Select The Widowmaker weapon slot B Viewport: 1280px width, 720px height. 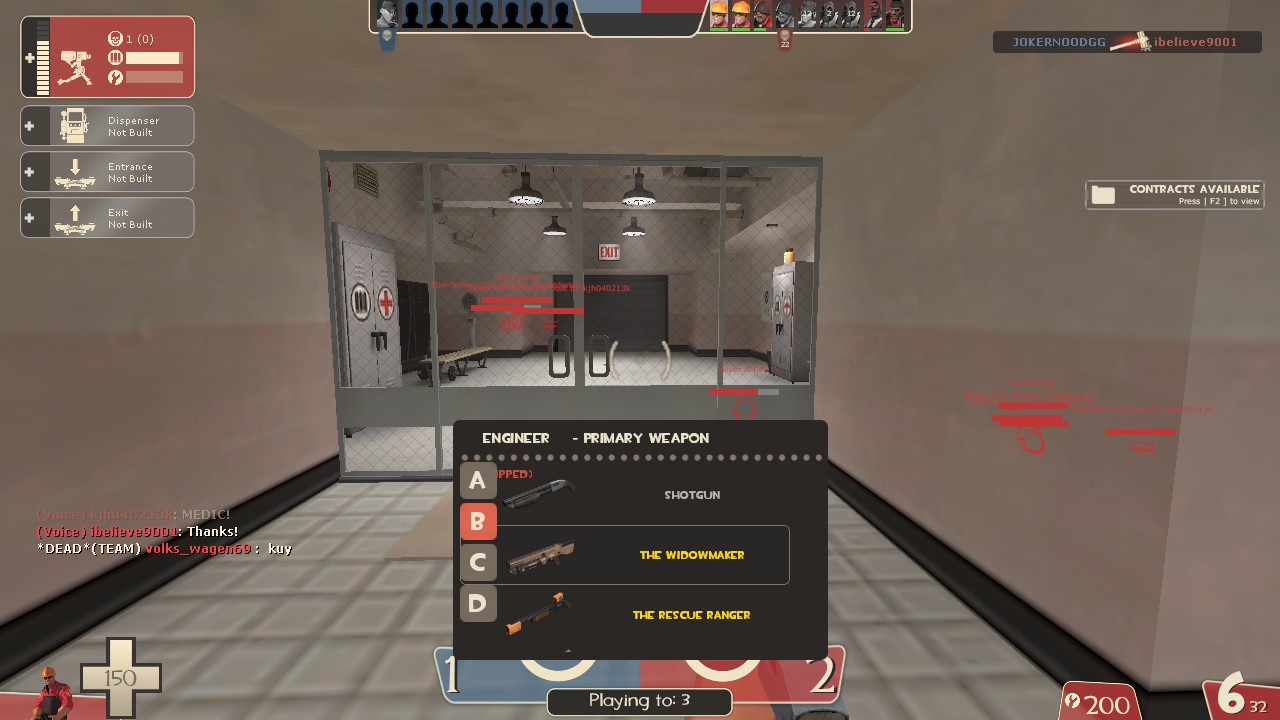tap(478, 521)
